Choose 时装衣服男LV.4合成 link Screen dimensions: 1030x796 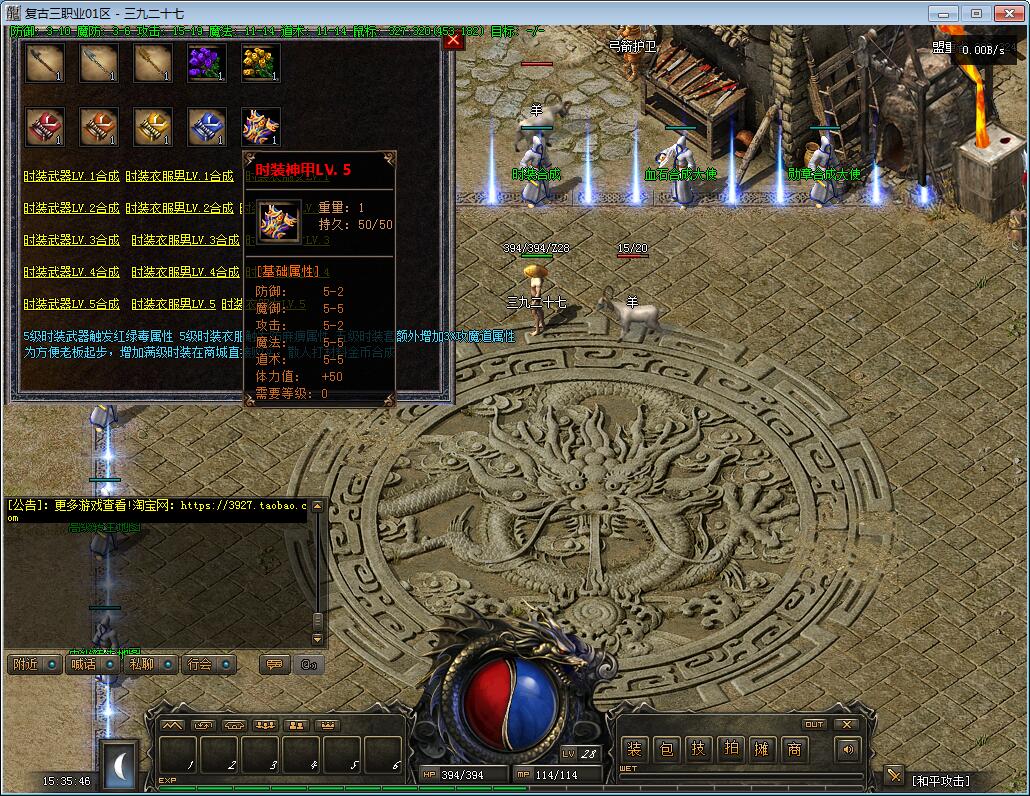pyautogui.click(x=185, y=272)
